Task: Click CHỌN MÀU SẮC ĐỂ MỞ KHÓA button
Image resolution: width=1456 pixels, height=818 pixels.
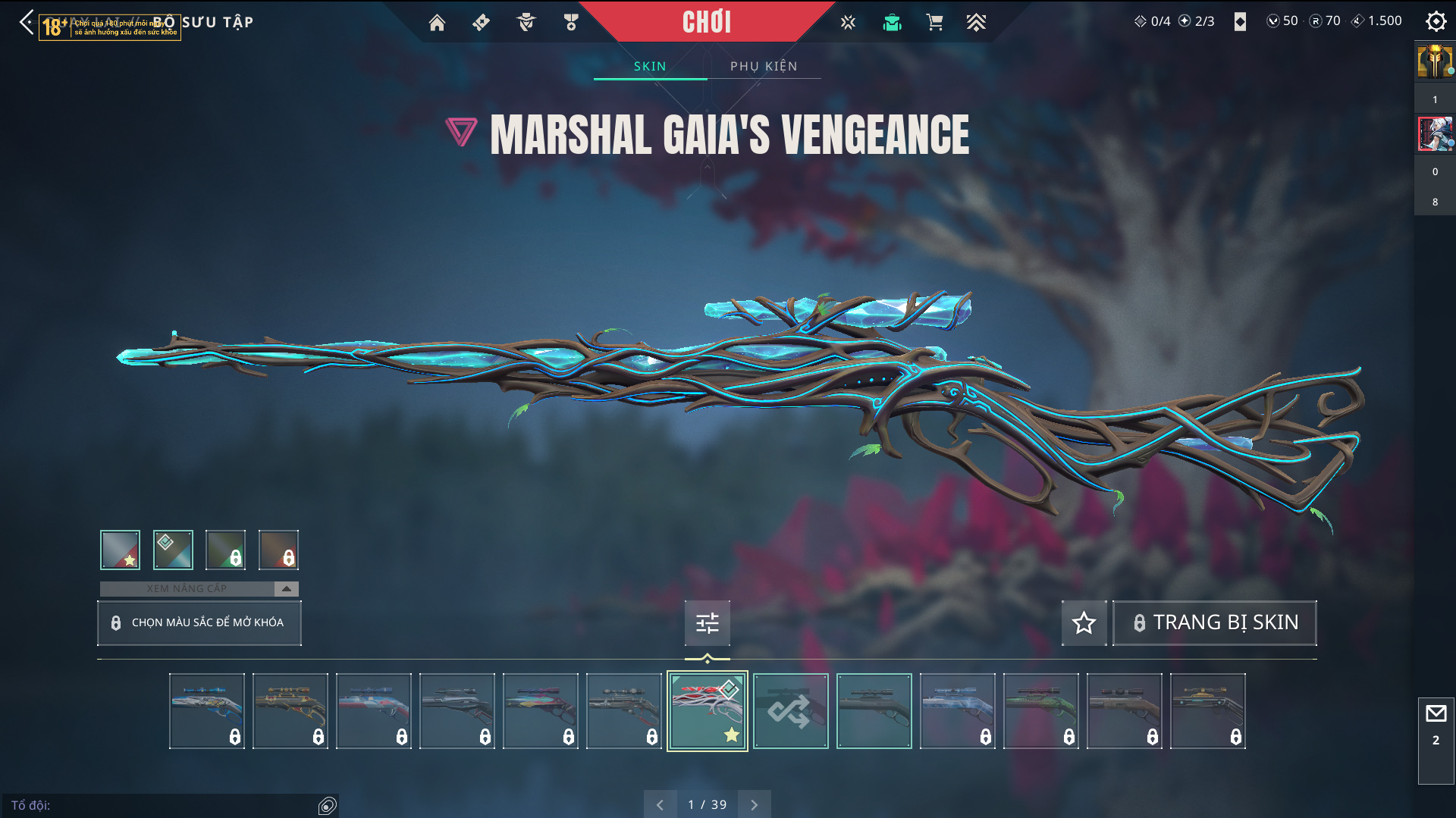Action: [x=199, y=622]
